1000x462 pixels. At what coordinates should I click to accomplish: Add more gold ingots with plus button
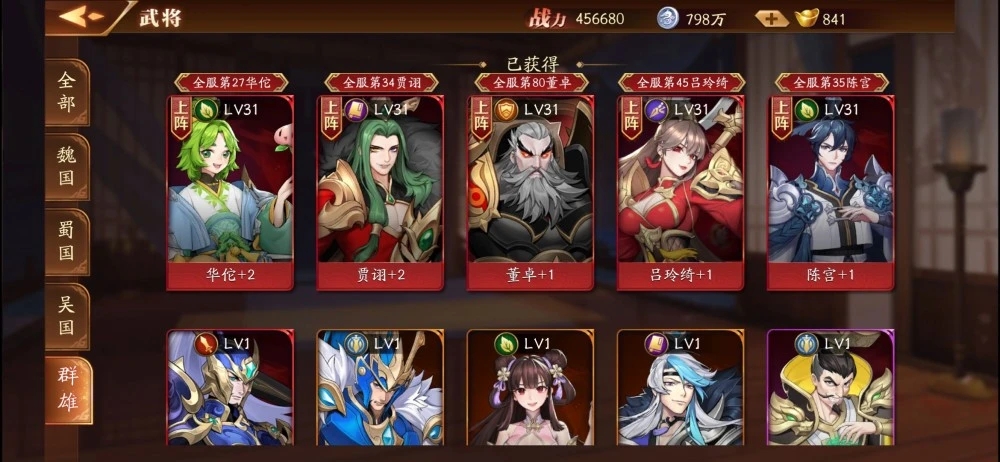pyautogui.click(x=771, y=18)
